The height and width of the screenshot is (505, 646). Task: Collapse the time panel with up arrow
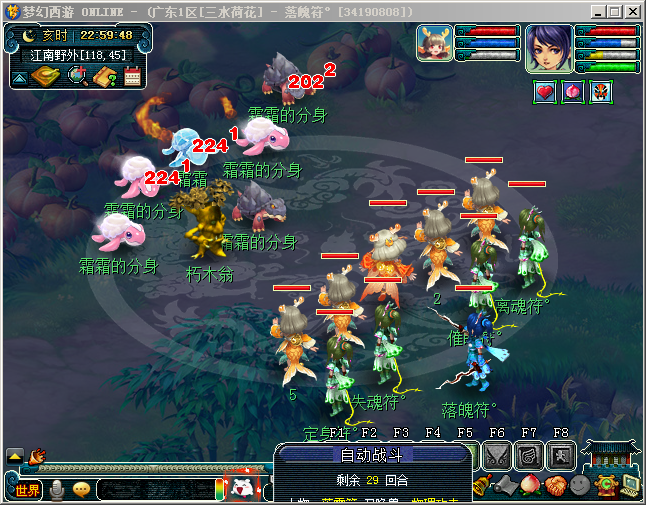pos(20,77)
